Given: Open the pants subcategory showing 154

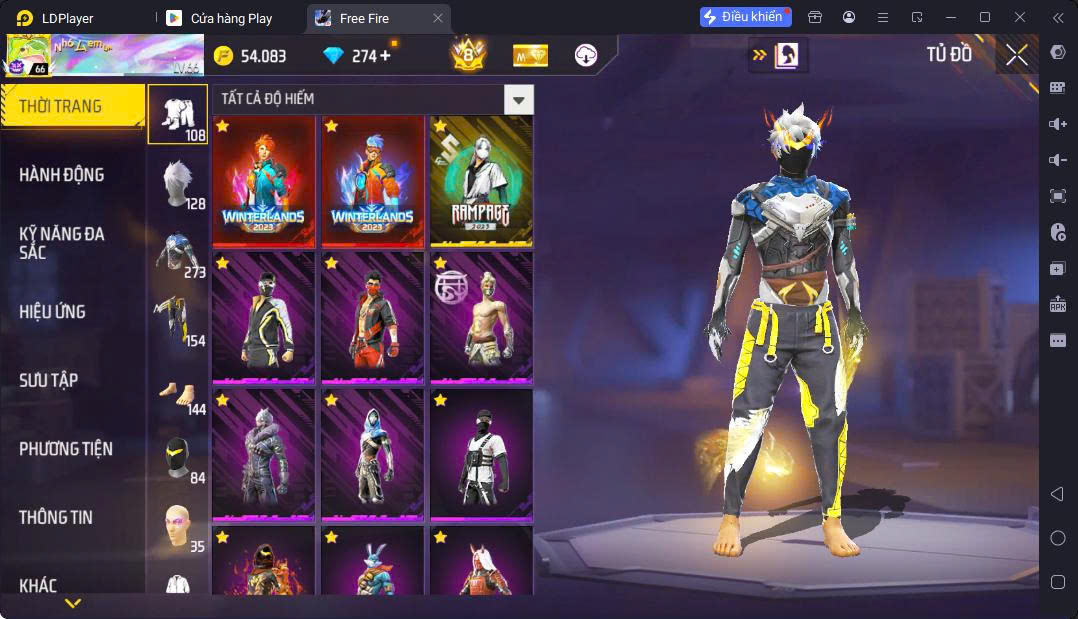Looking at the screenshot, I should pos(178,321).
